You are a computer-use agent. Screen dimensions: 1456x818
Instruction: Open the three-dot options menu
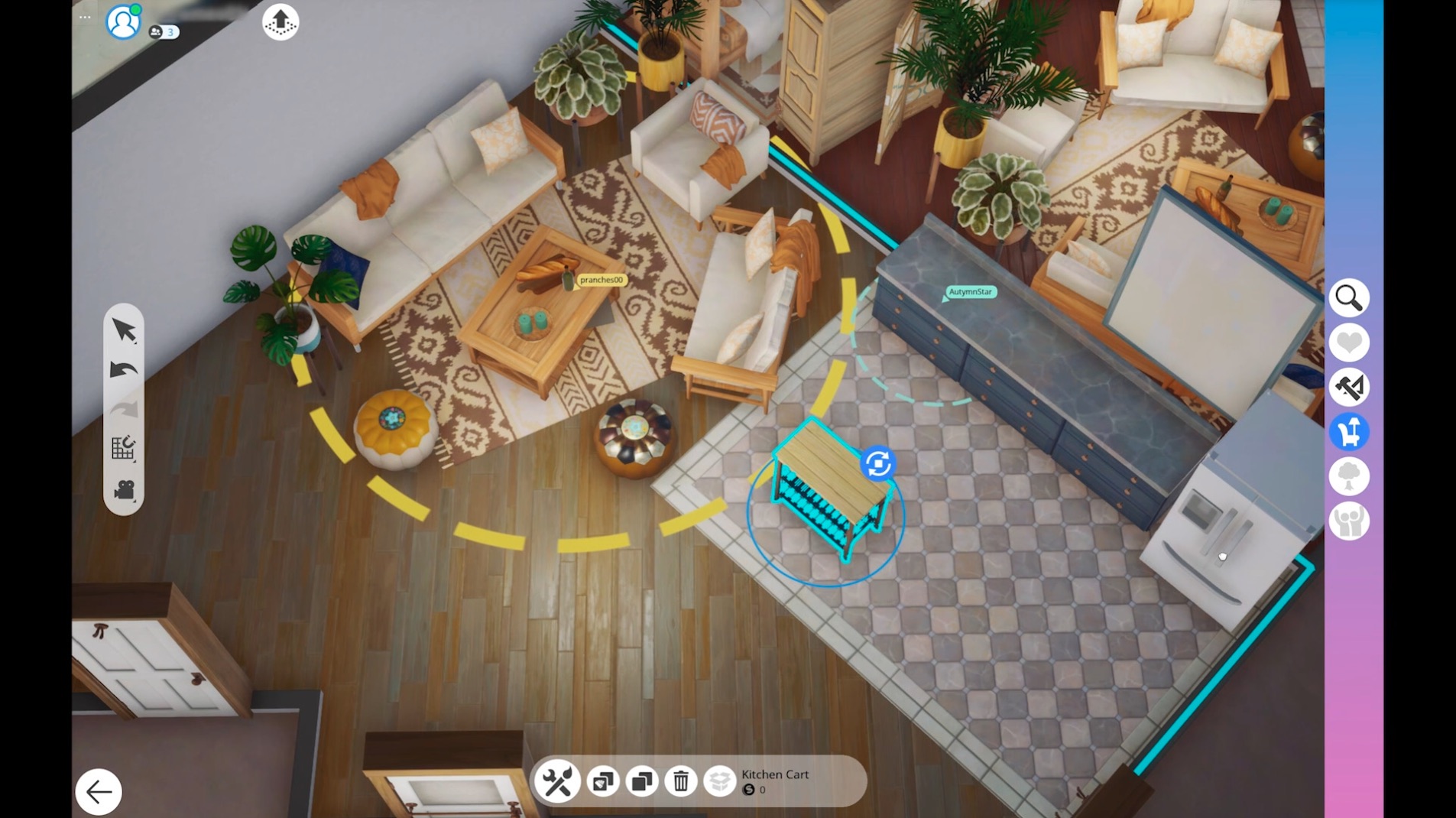tap(85, 17)
